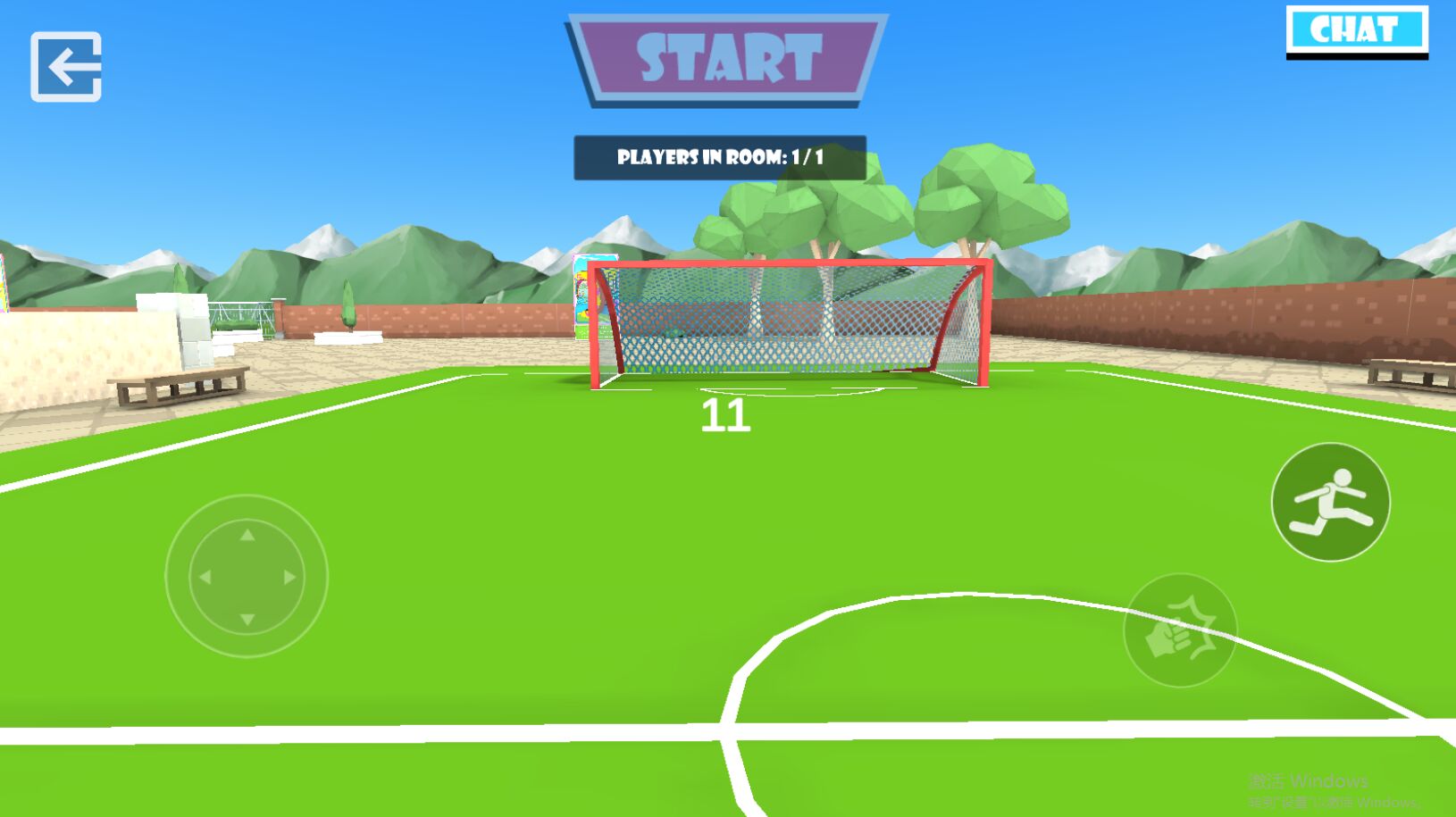Tap the countdown number 11
1456x817 pixels.
click(726, 416)
